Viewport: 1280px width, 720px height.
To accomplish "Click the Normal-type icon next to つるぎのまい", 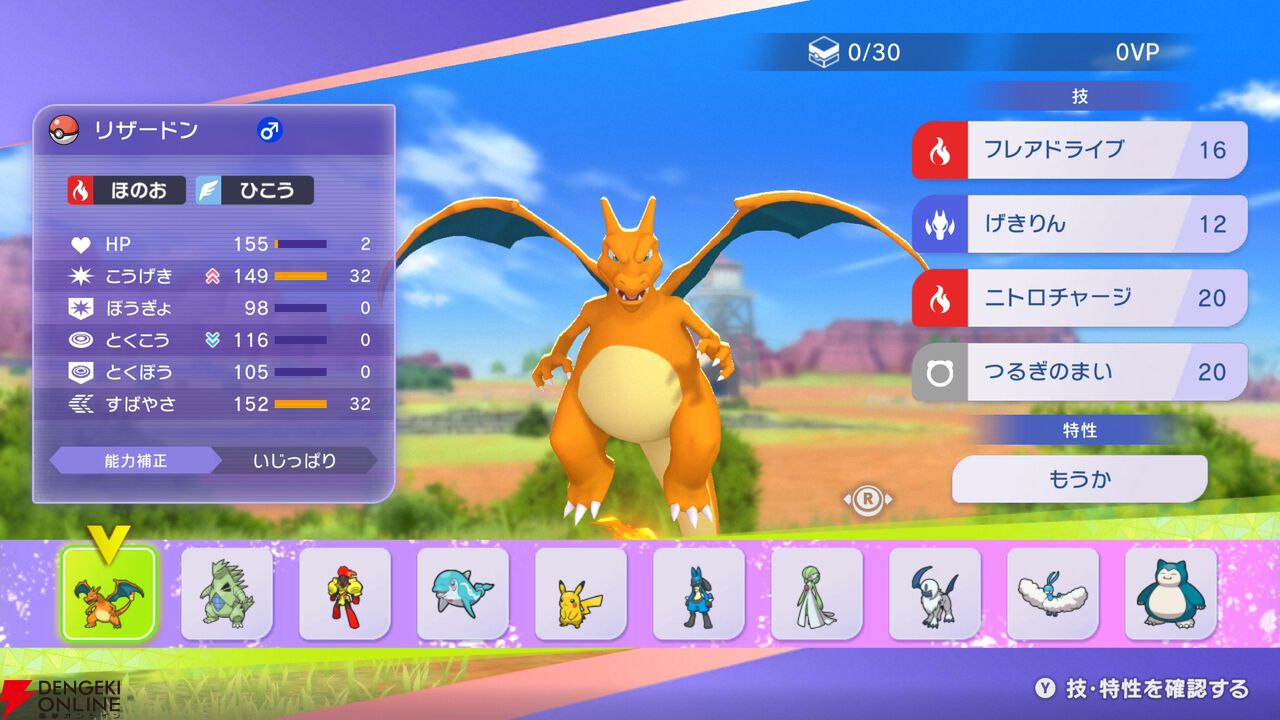I will (939, 371).
